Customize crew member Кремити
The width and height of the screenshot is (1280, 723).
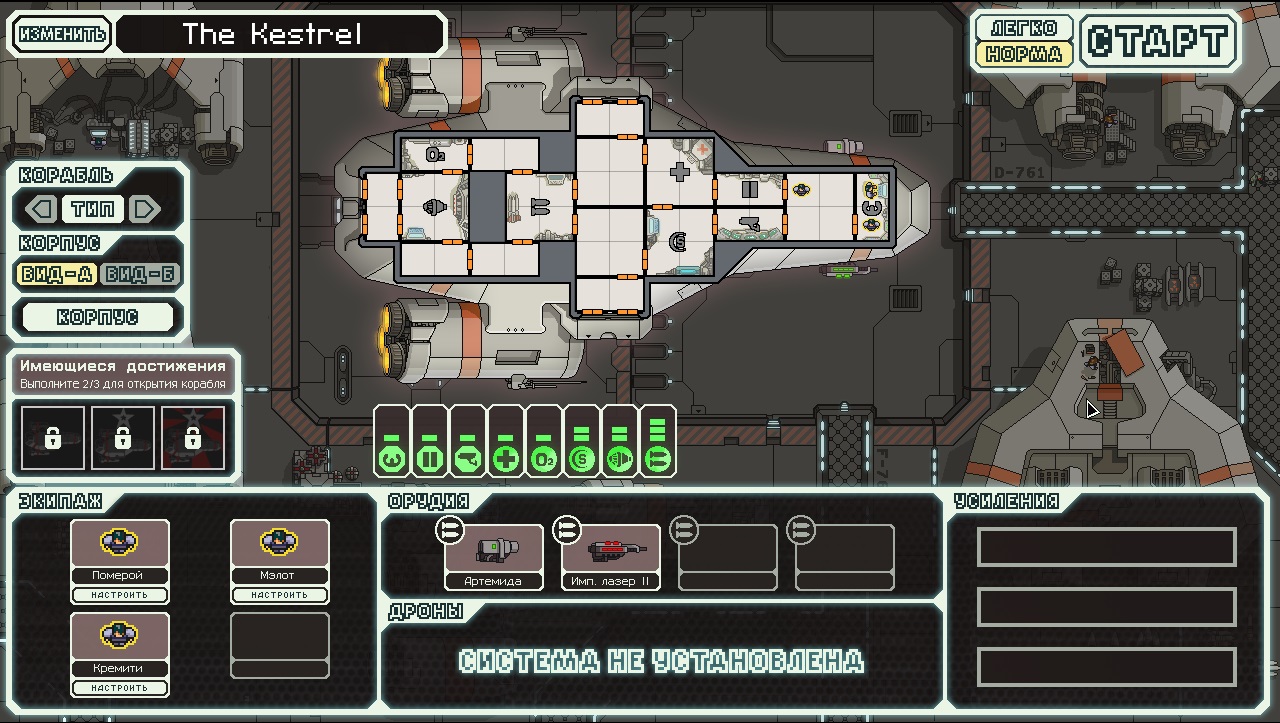pyautogui.click(x=120, y=688)
